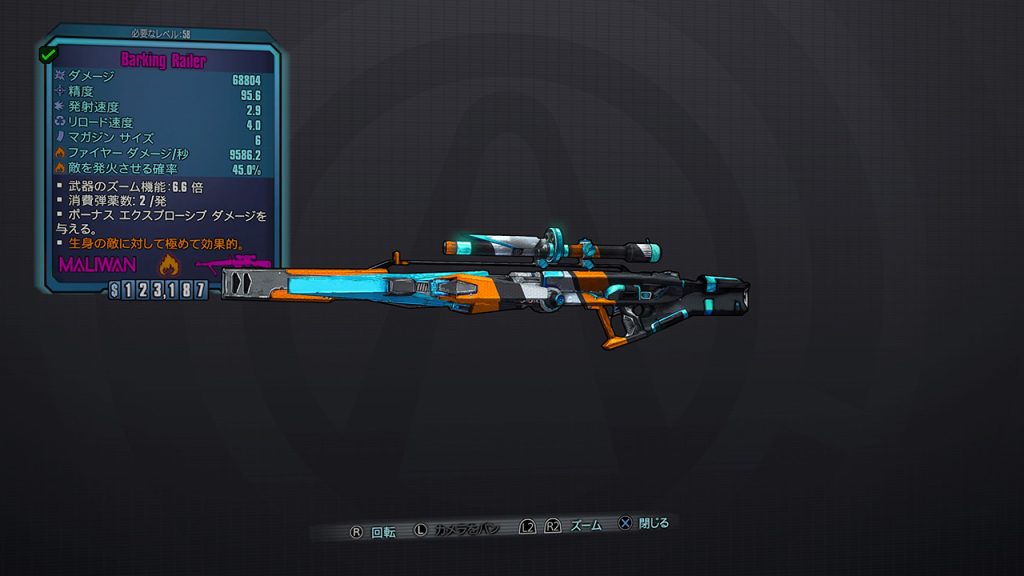Select the Barking Raider weapon name
Viewport: 1024px width, 576px height.
point(163,60)
